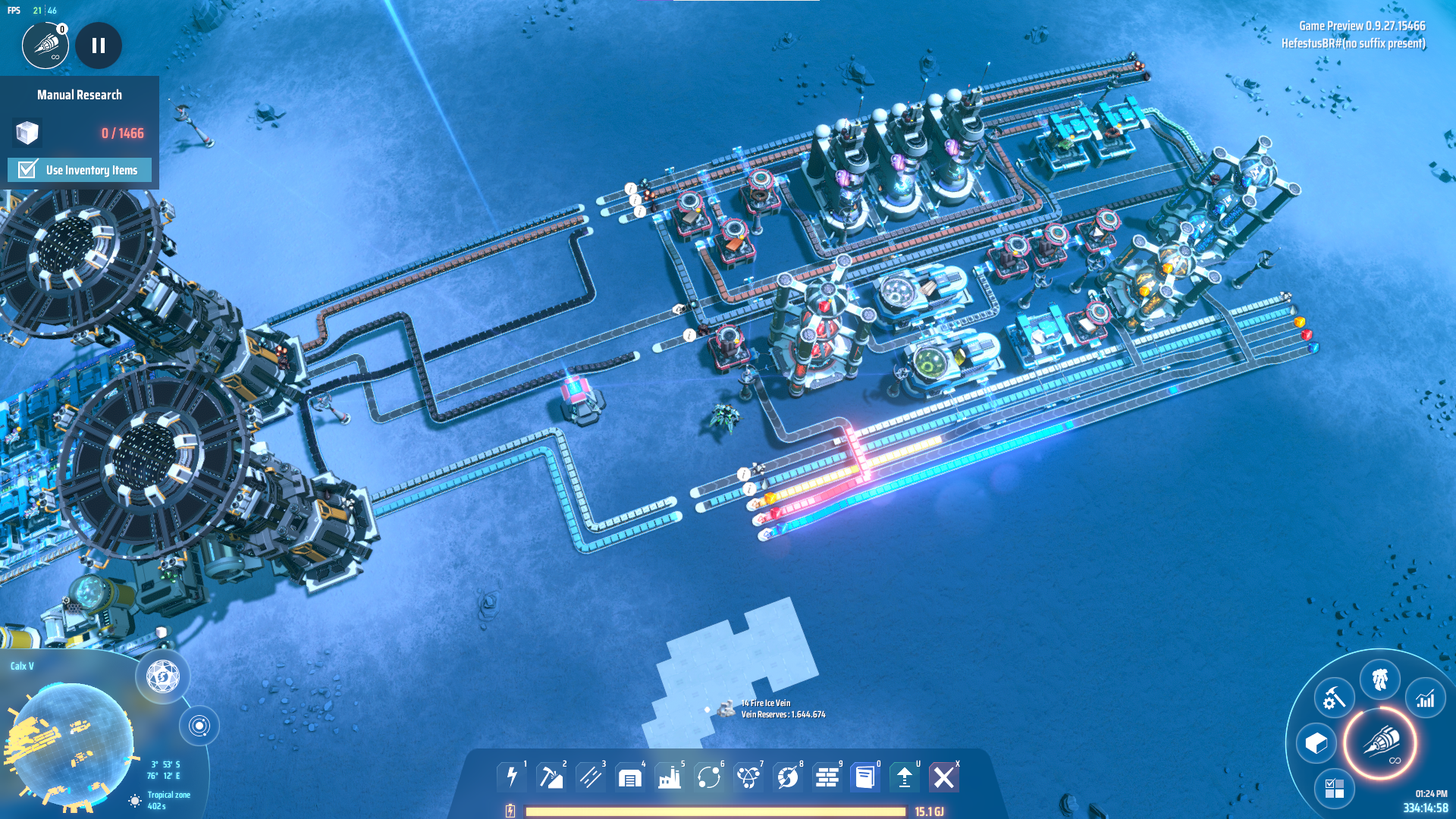Viewport: 1456px width, 819px height.
Task: Select the pickaxe mining build category
Action: pos(551,777)
